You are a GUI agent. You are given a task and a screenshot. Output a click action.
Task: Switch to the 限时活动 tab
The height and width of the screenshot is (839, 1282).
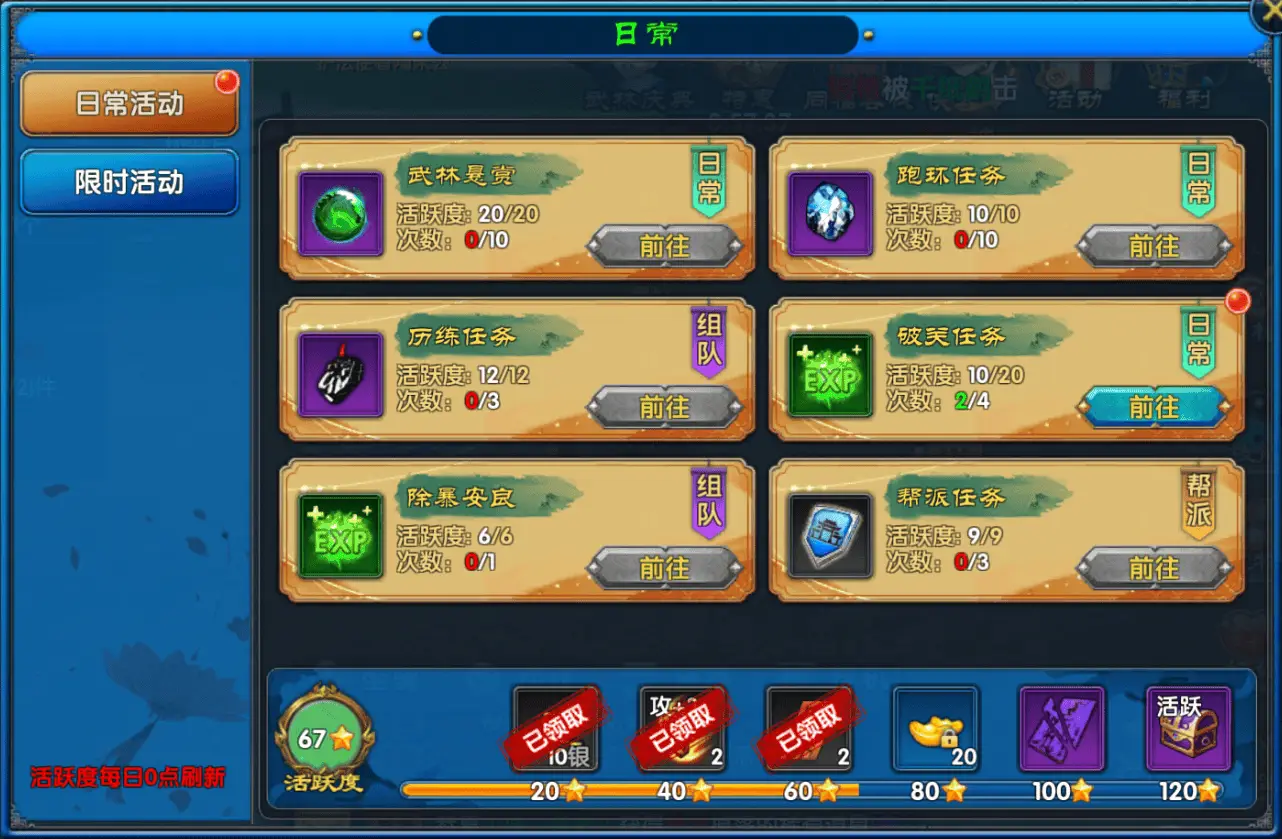tap(128, 182)
